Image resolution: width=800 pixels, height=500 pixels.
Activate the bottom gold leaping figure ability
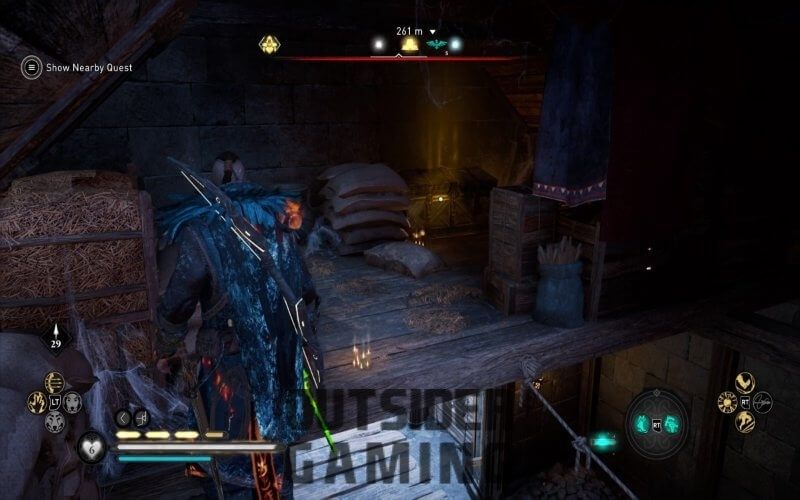click(744, 422)
